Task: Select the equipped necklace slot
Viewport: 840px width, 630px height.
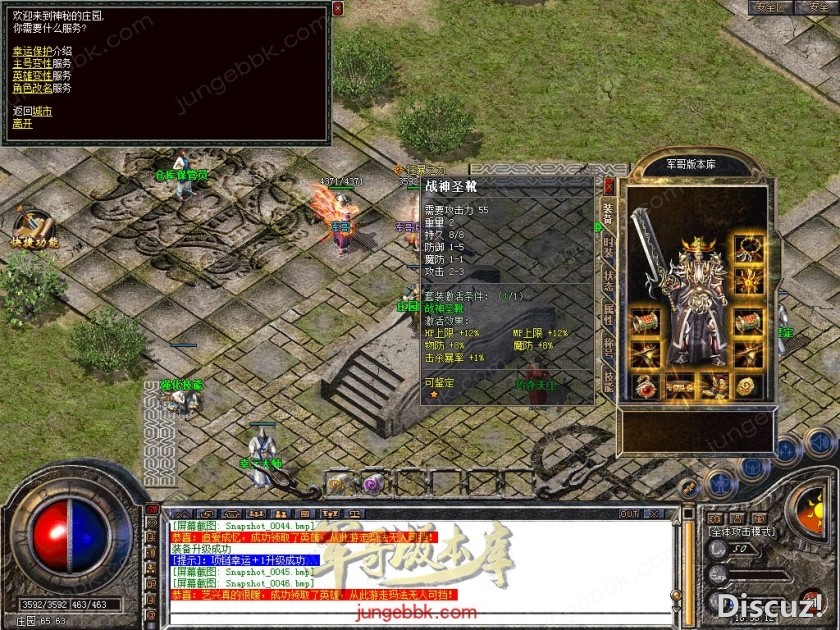Action: (748, 248)
